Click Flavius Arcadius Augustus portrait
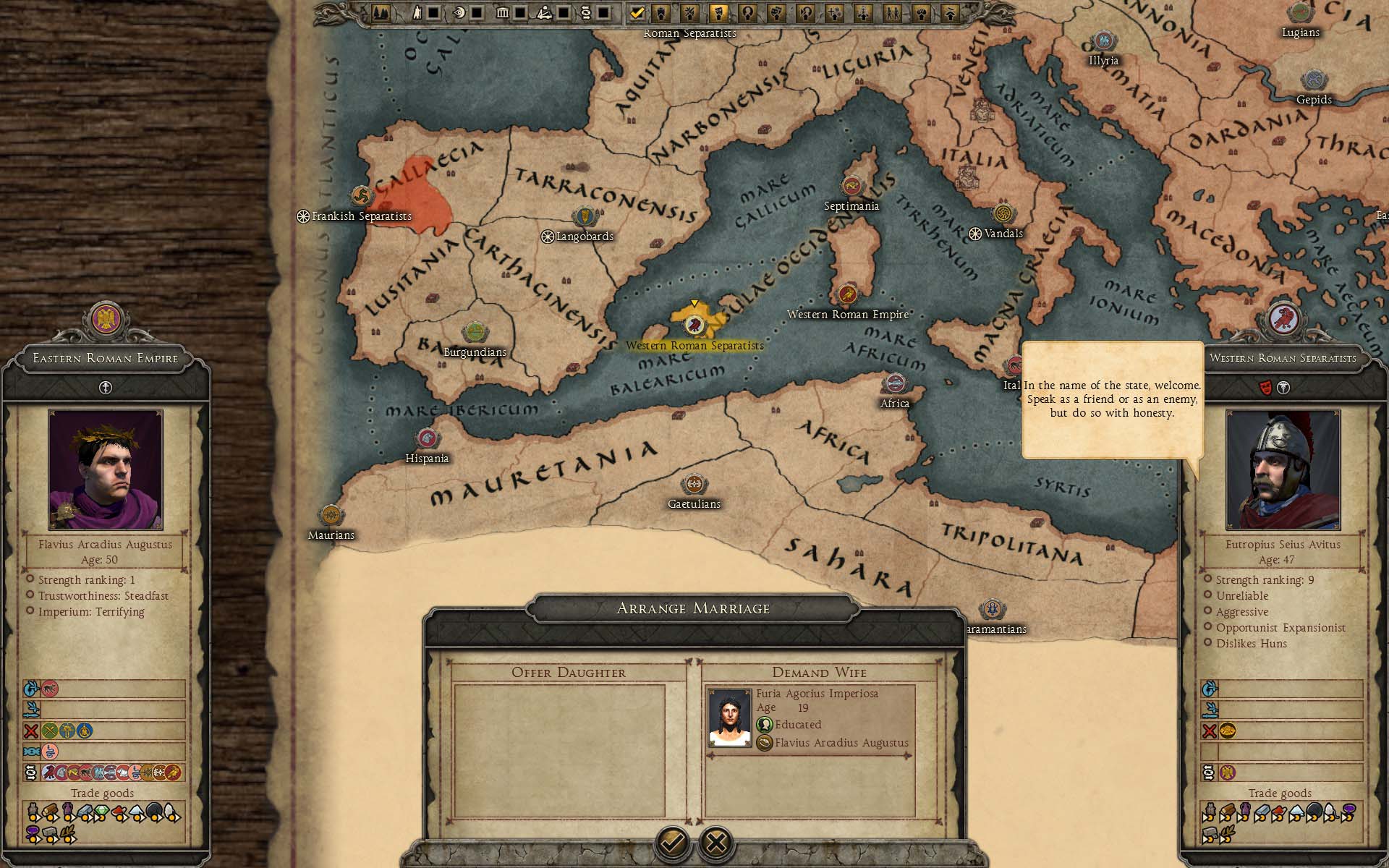 point(106,470)
